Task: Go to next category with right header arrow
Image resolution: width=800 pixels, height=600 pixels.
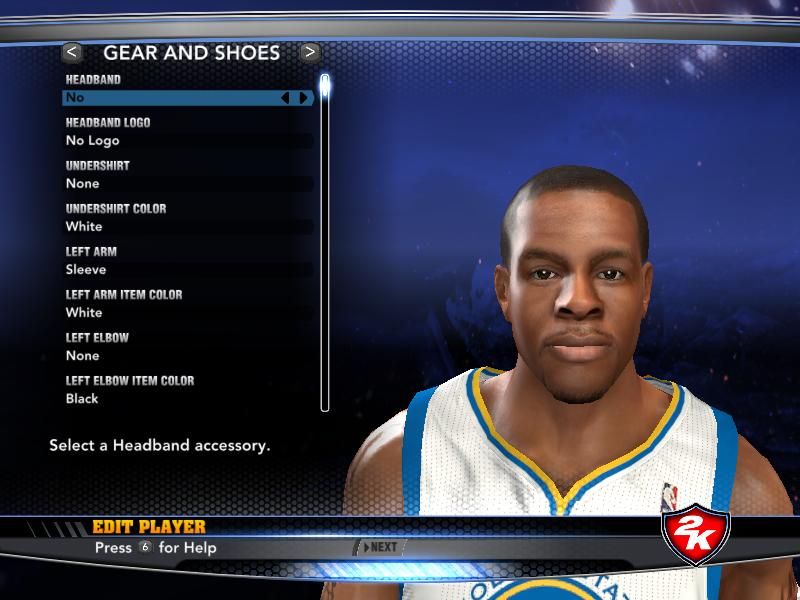Action: 310,52
